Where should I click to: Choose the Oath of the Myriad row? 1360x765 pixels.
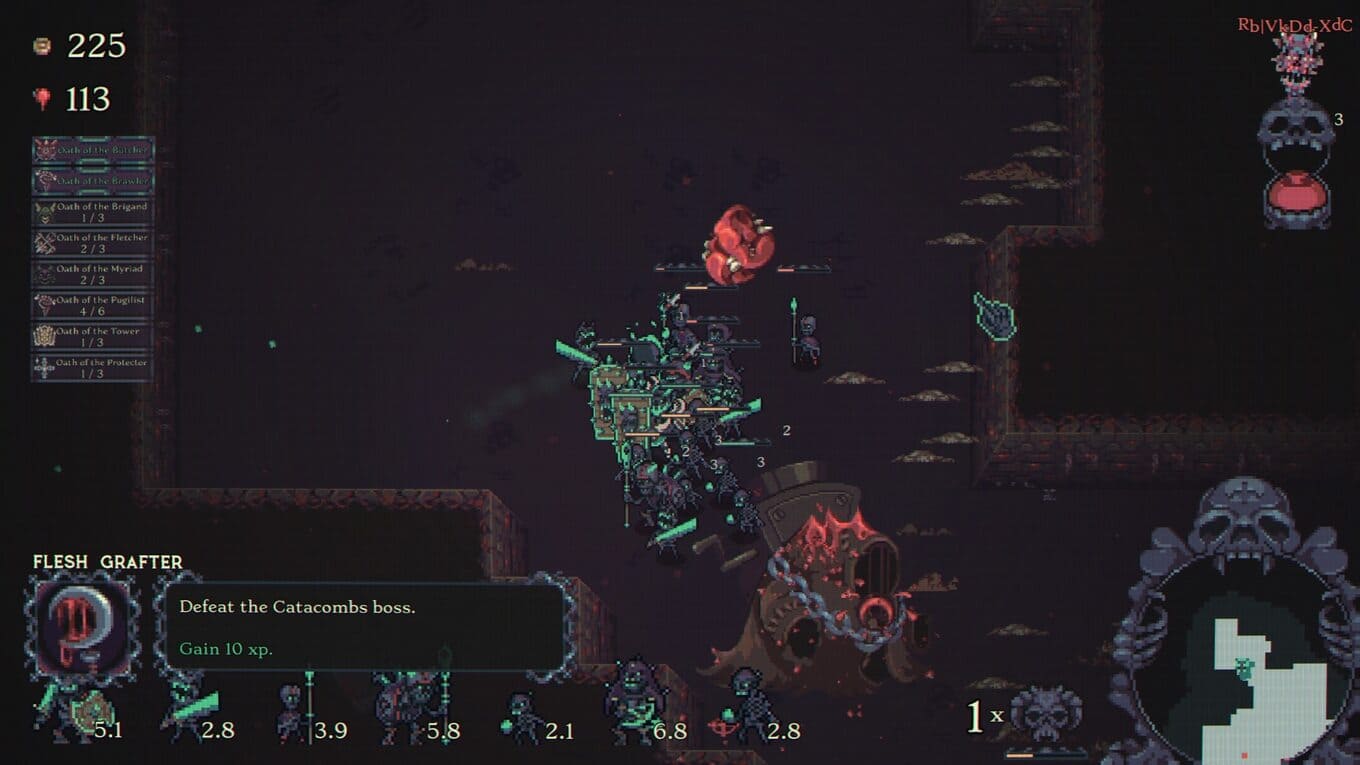(93, 274)
